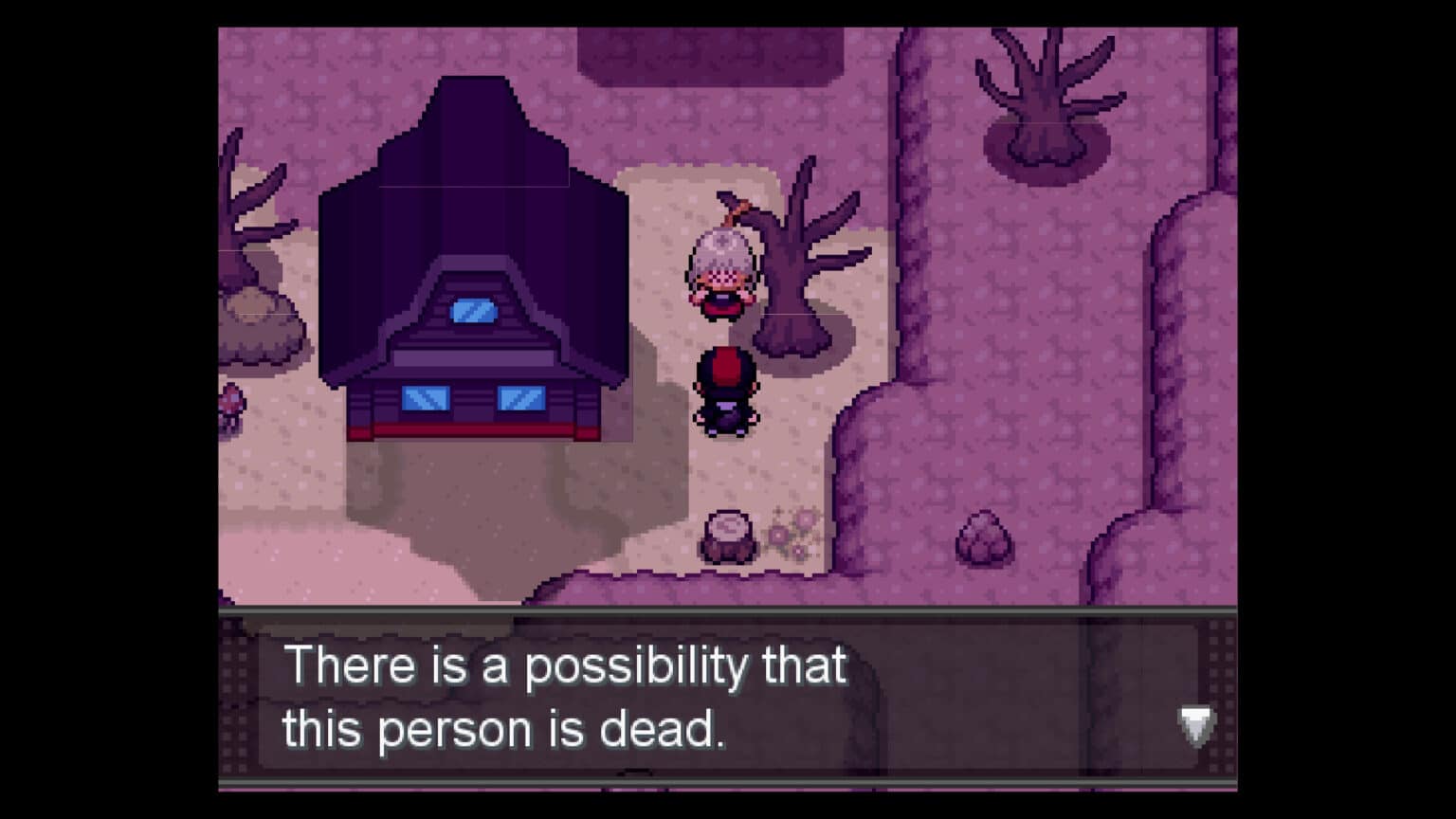Click the cliff ledge on the right side
1456x819 pixels.
[1166, 379]
